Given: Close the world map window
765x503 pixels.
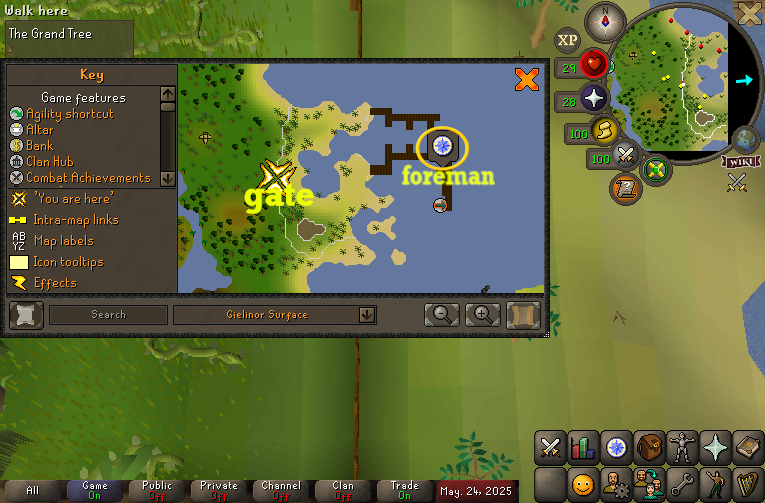Looking at the screenshot, I should tap(526, 79).
